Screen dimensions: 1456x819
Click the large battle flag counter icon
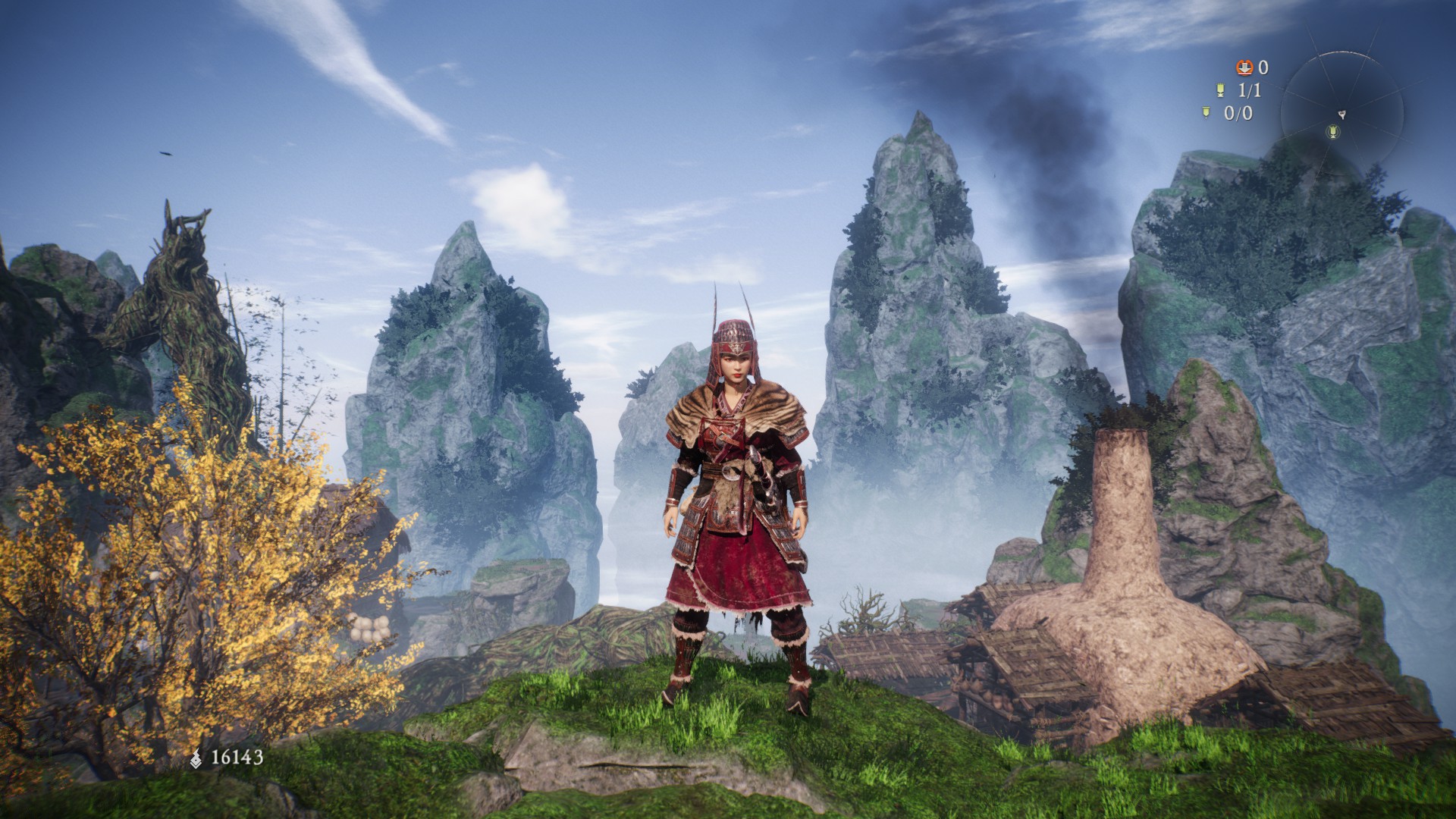[x=1220, y=90]
